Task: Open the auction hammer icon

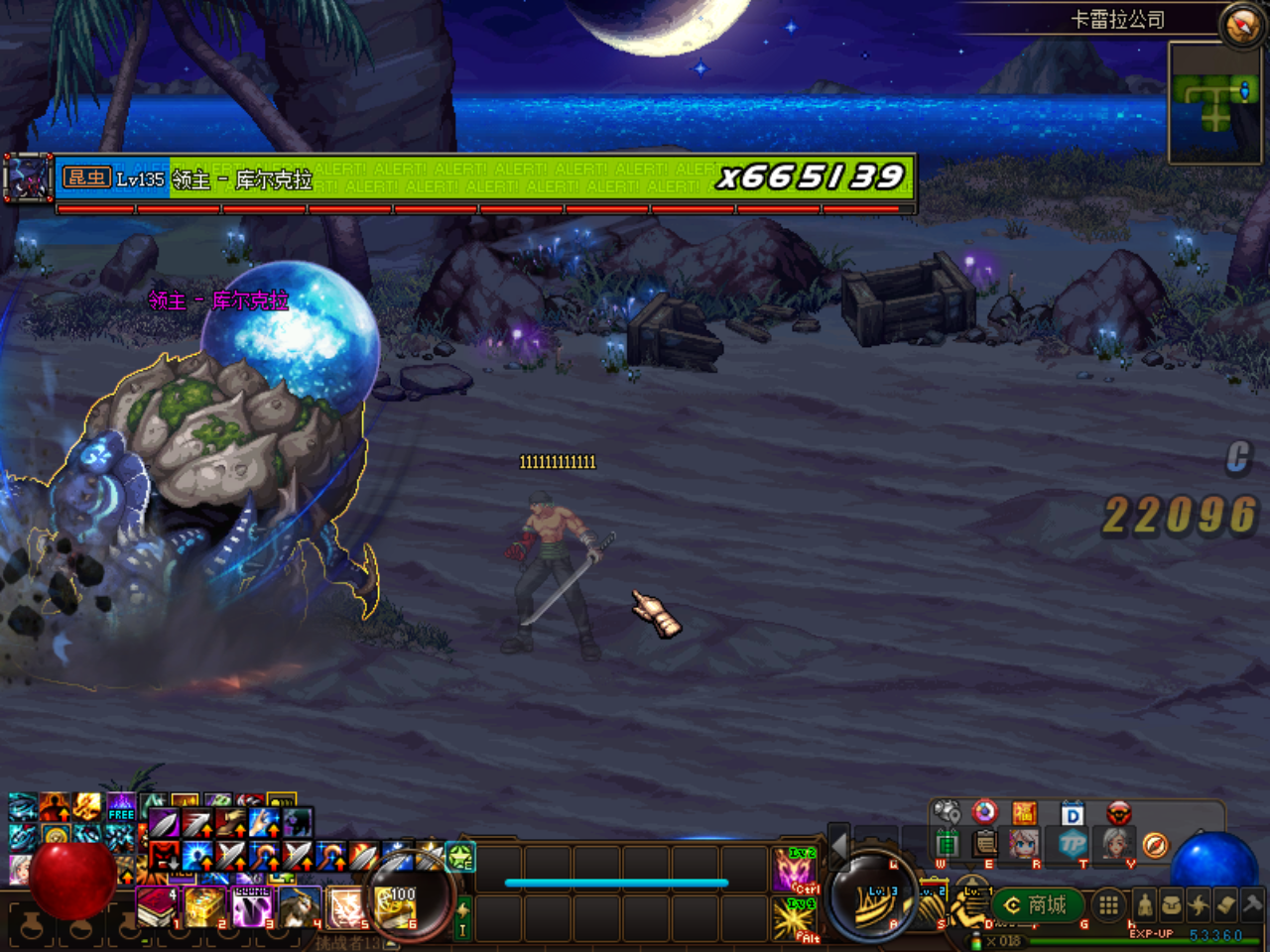Action: pos(1250,904)
